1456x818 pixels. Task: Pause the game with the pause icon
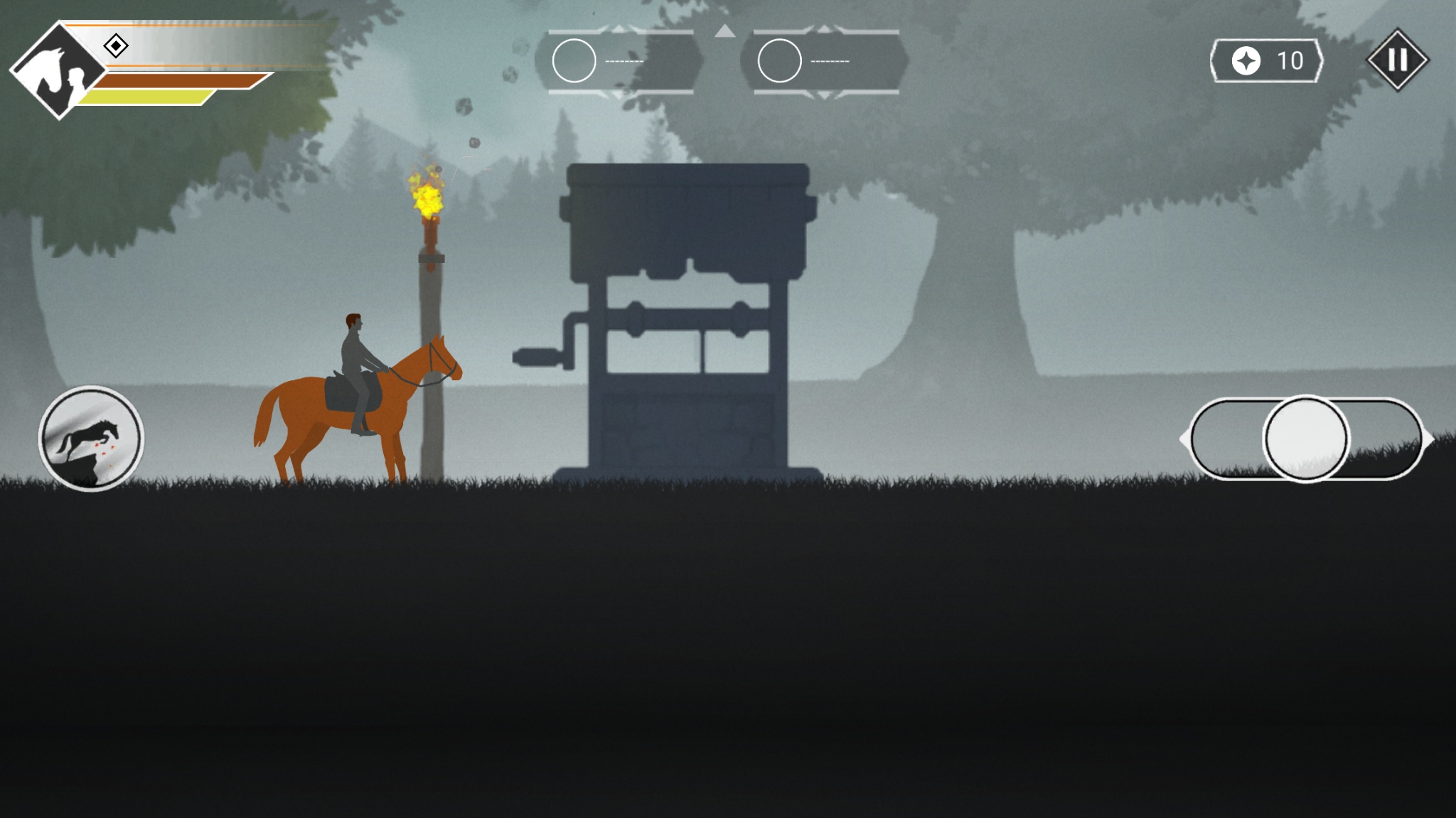1396,61
